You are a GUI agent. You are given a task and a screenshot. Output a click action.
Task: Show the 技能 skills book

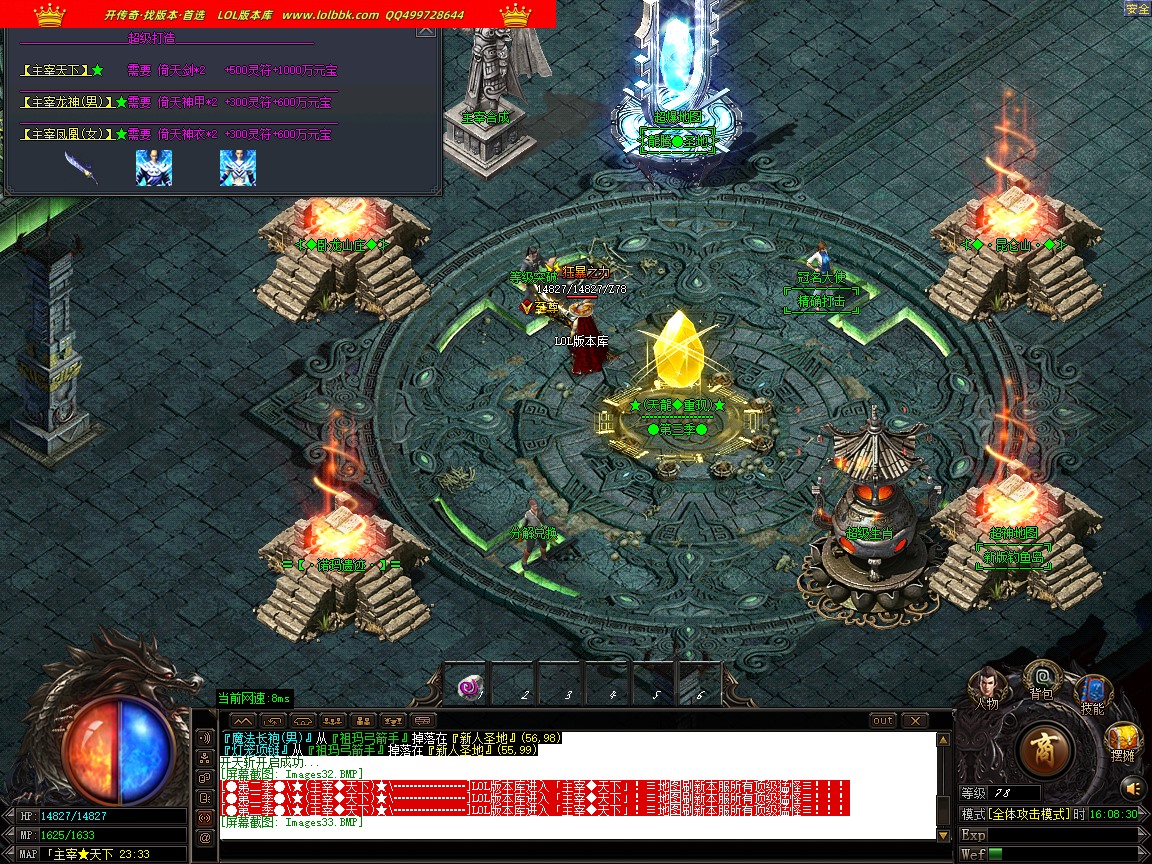pos(1093,692)
